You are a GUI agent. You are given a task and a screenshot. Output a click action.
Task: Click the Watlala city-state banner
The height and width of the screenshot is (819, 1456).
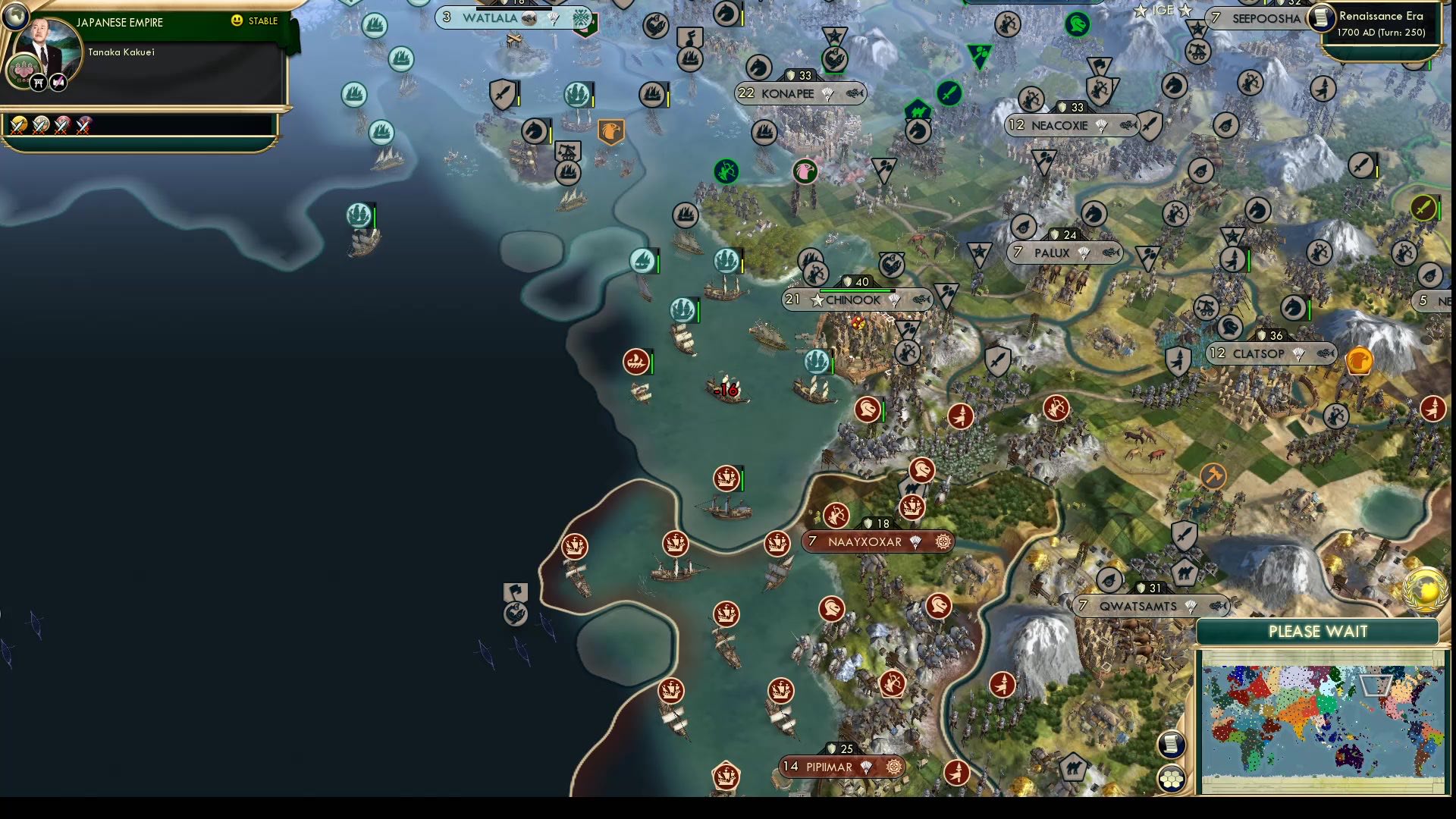[x=491, y=17]
